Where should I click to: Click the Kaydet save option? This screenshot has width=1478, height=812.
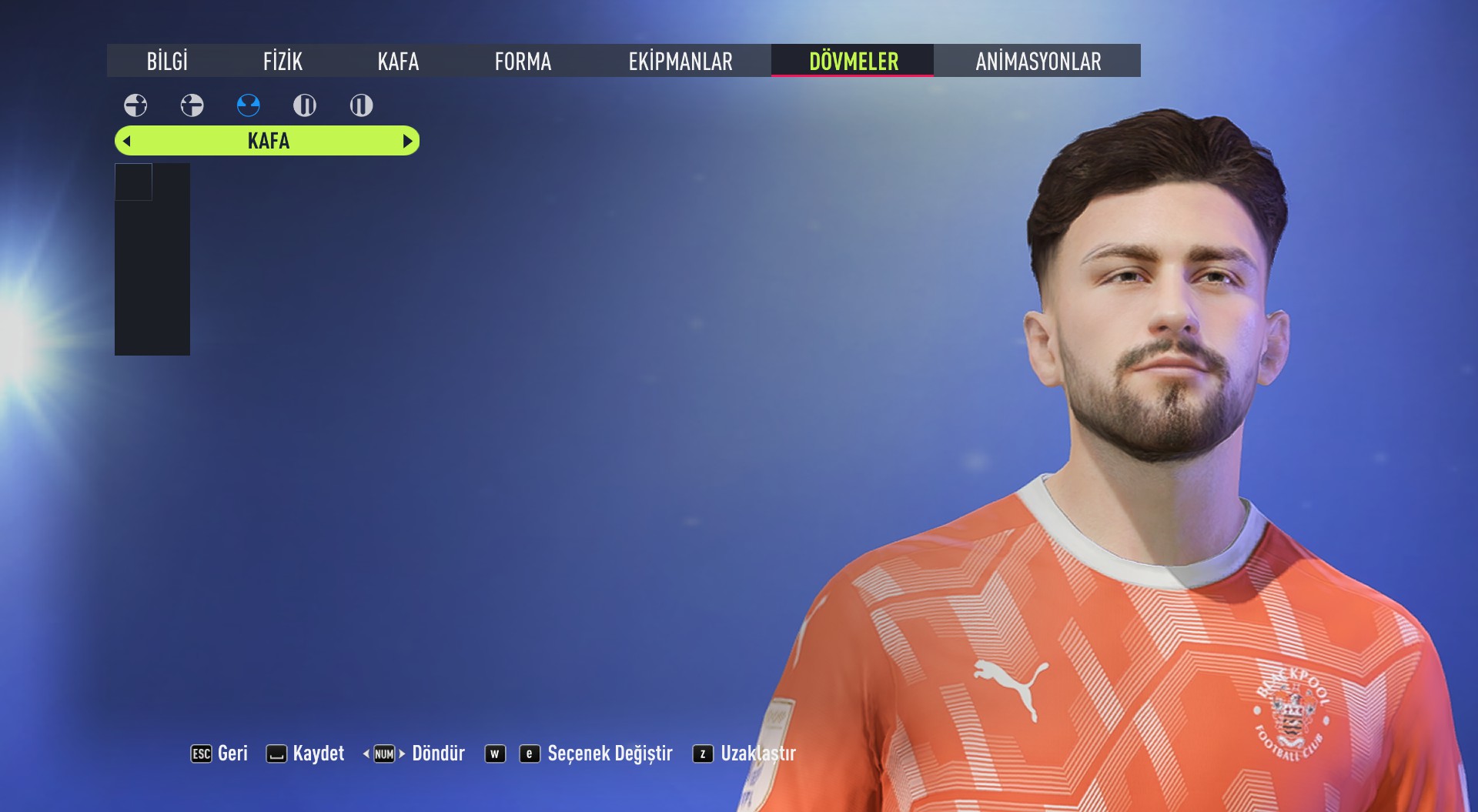click(x=319, y=754)
